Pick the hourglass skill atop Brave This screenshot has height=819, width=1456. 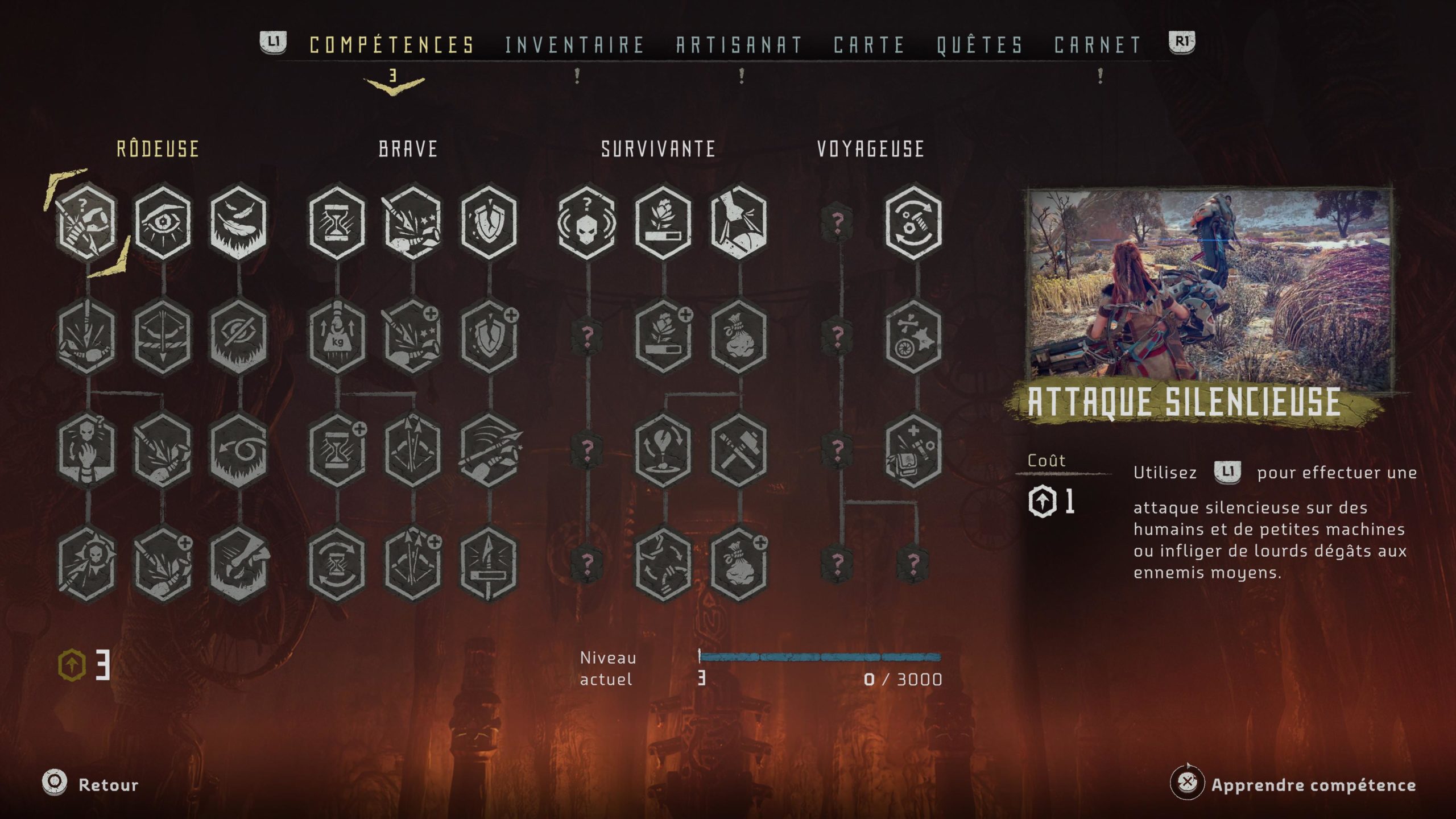pyautogui.click(x=337, y=222)
